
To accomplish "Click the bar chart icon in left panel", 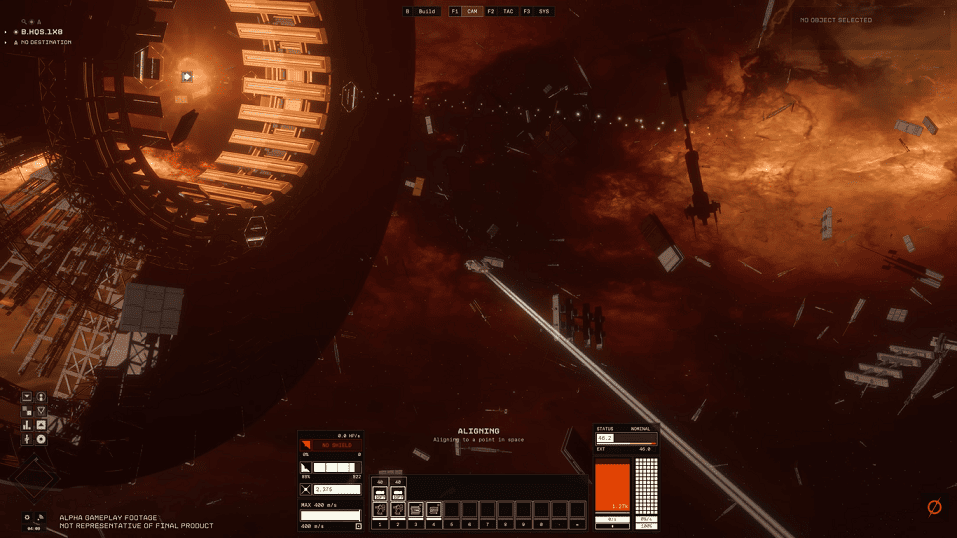I will pos(27,425).
